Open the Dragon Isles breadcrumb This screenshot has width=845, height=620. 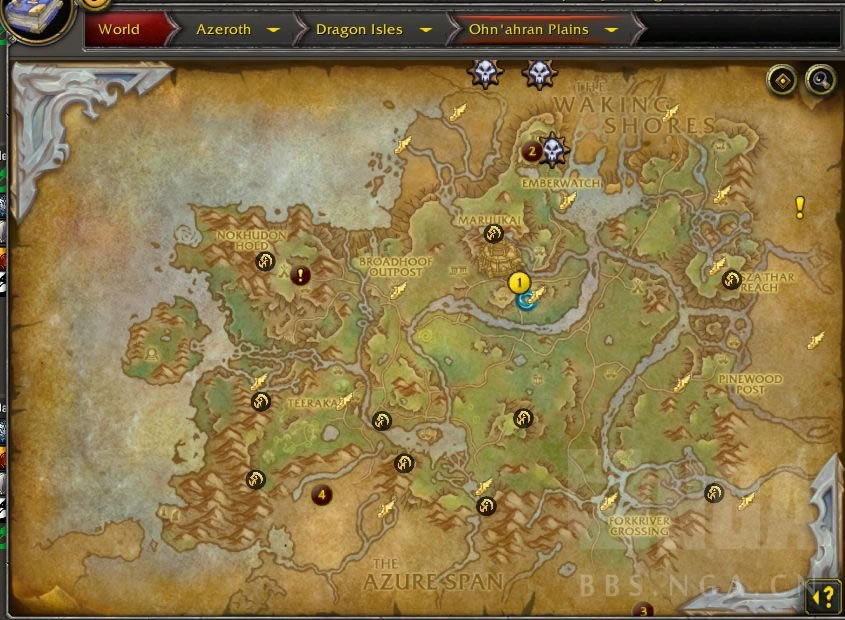pyautogui.click(x=359, y=29)
